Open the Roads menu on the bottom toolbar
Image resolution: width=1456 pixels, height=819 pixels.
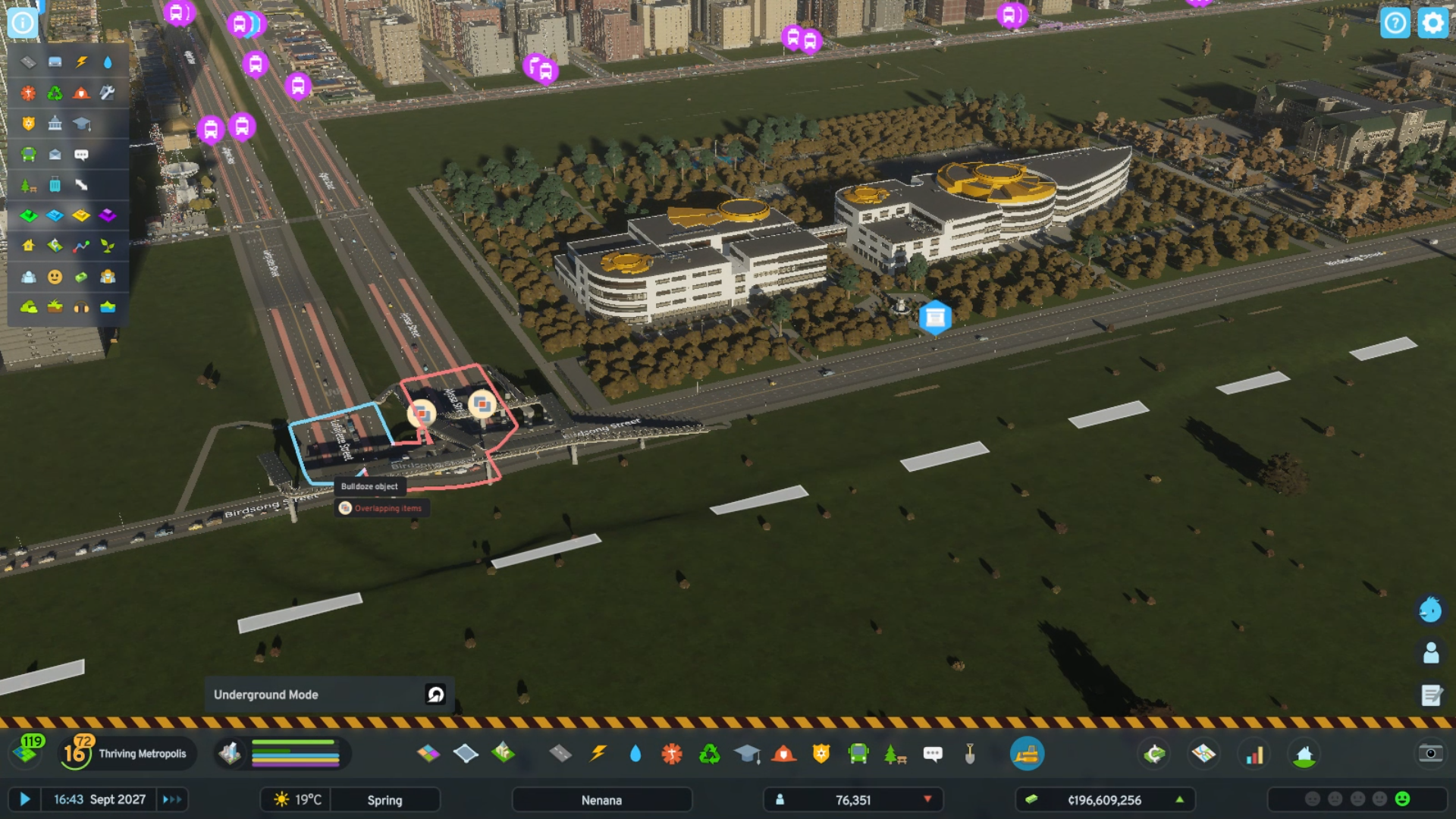click(561, 754)
